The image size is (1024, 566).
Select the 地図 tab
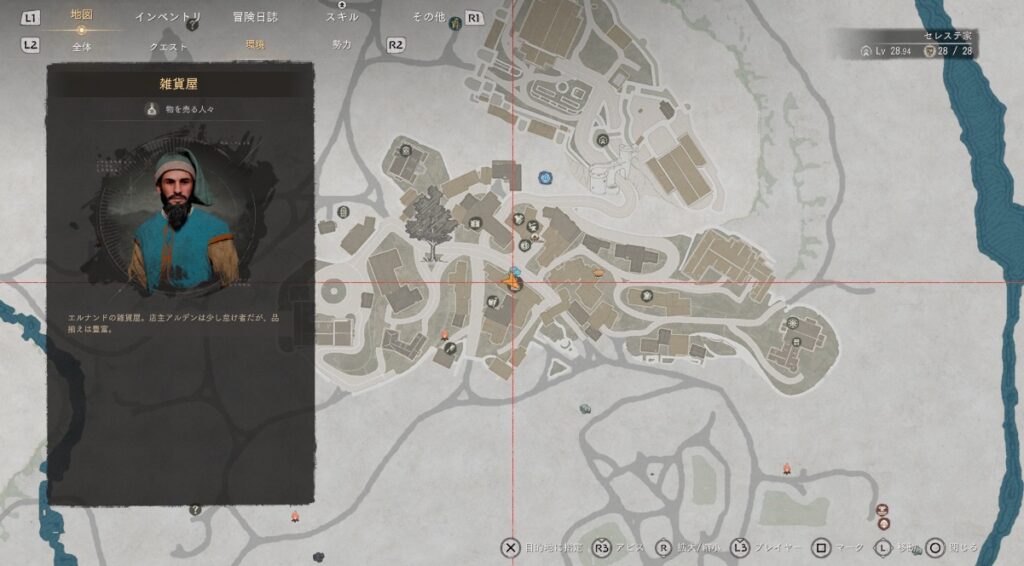(x=82, y=16)
